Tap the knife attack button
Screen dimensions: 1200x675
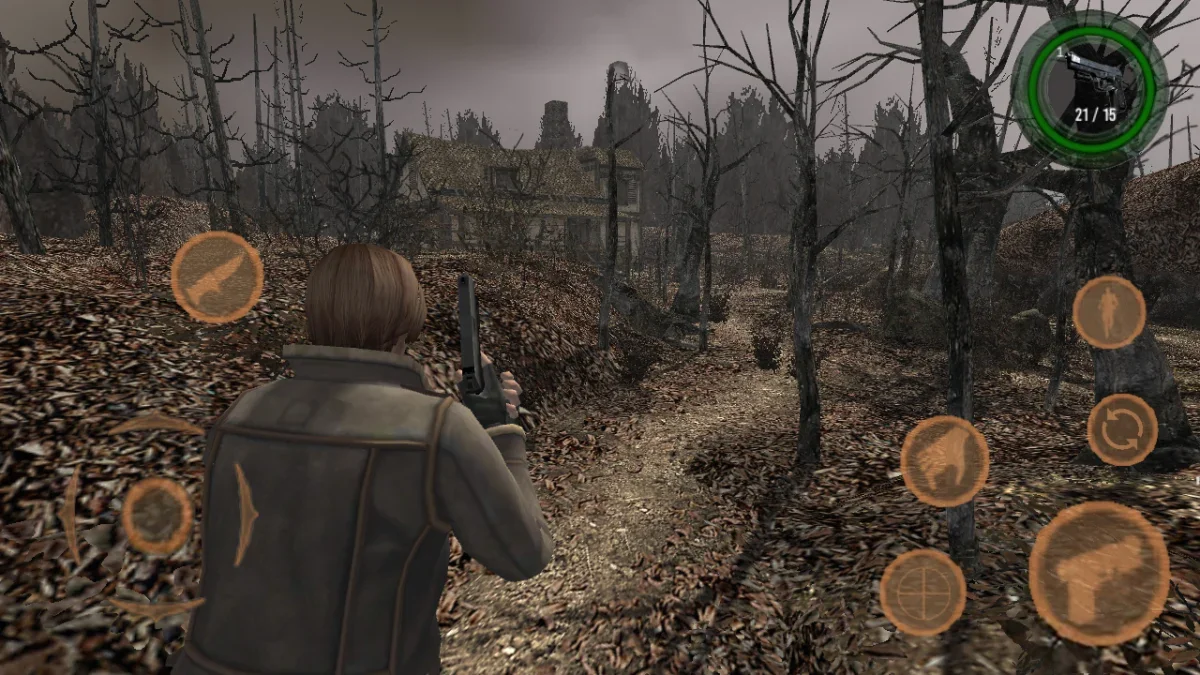tap(217, 277)
